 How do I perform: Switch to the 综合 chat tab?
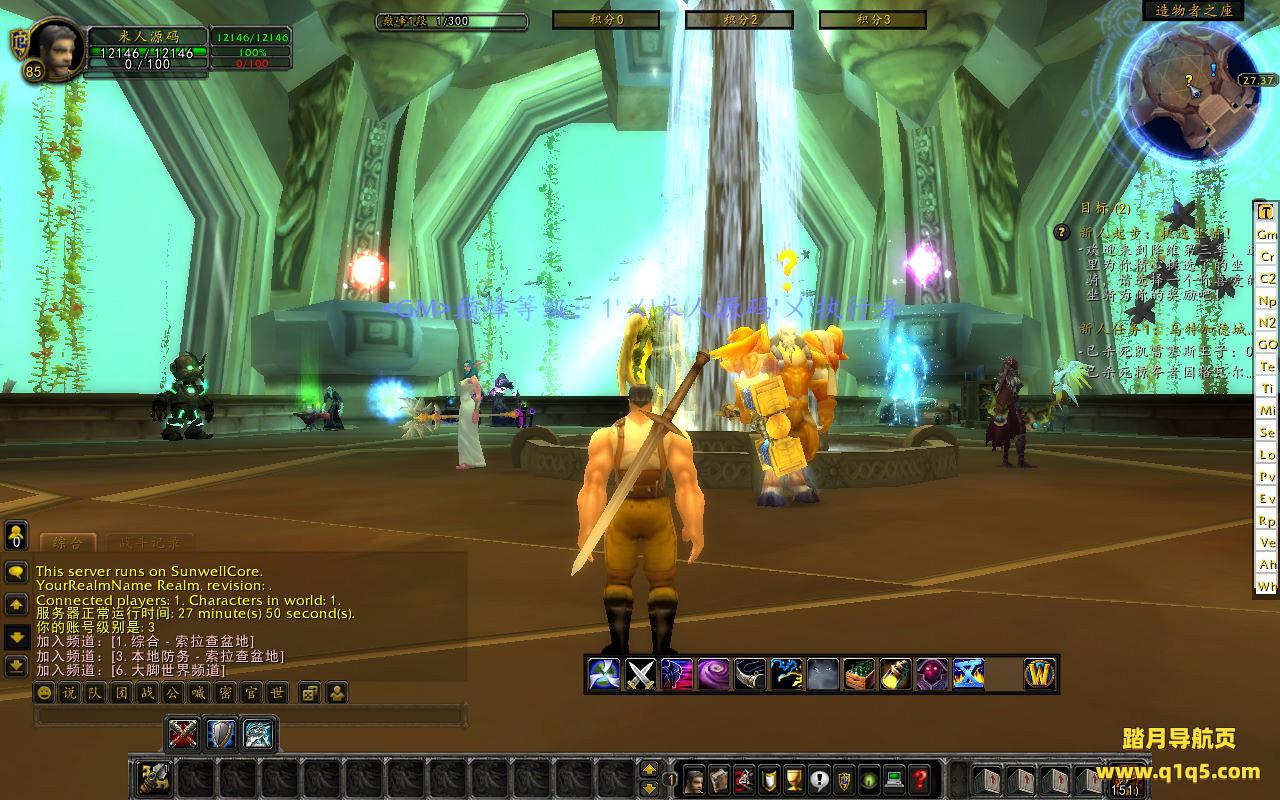(x=67, y=543)
